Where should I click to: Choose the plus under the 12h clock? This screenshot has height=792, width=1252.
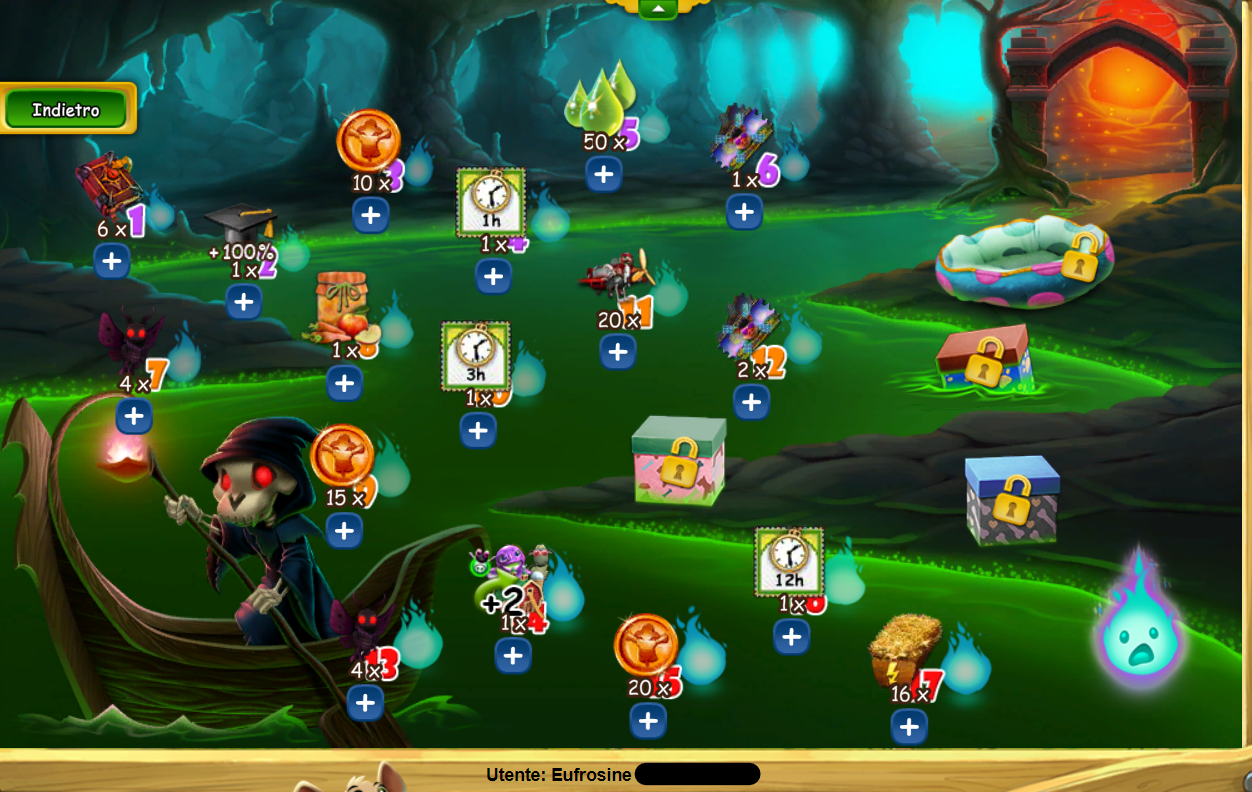coord(791,636)
